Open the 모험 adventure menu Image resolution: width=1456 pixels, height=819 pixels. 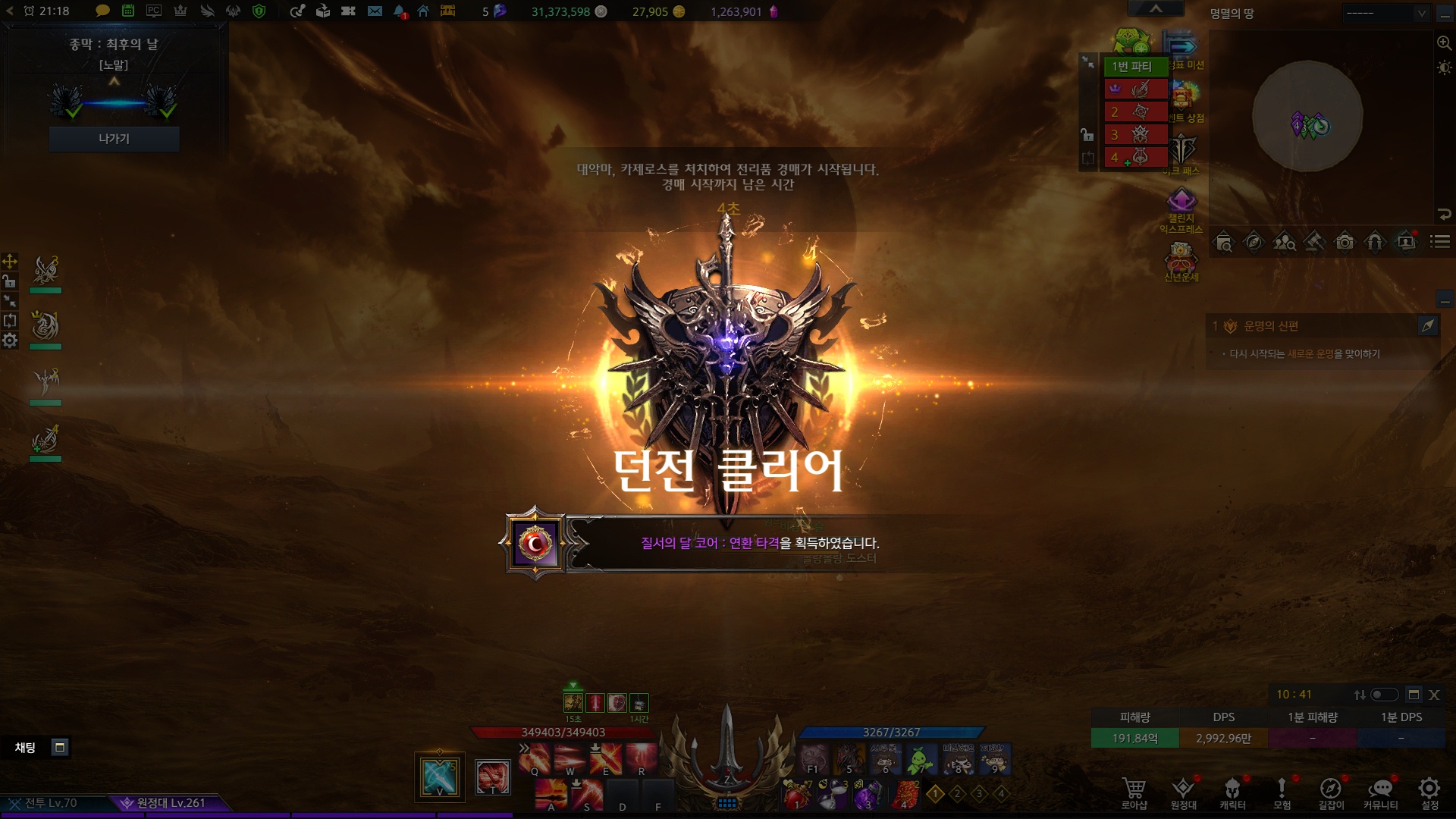(1282, 792)
